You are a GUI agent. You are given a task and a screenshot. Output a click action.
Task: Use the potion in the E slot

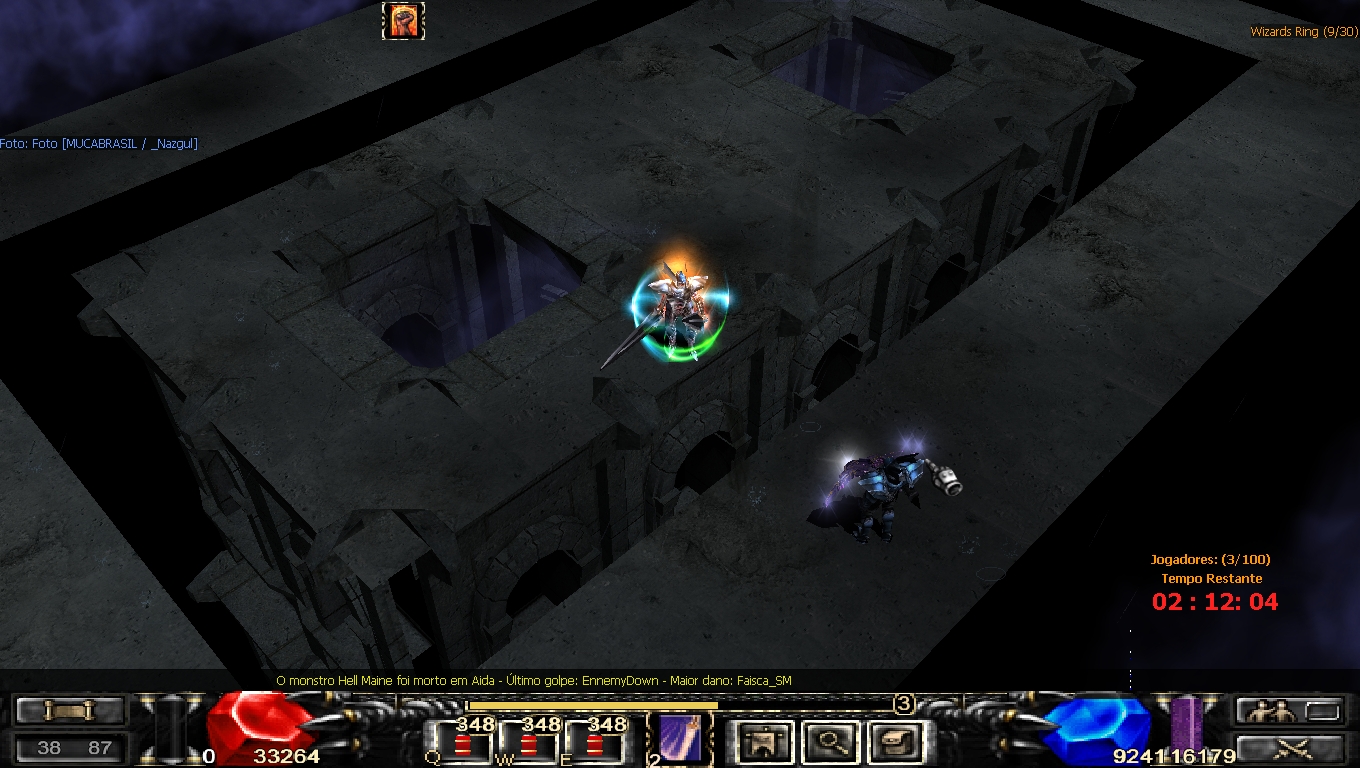595,744
